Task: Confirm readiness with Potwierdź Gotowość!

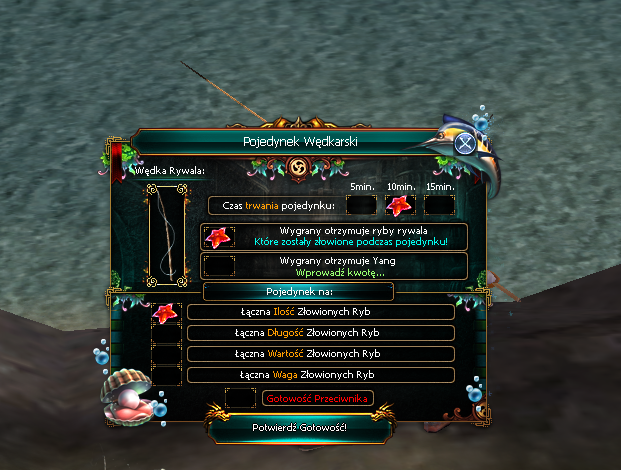Action: pos(300,428)
